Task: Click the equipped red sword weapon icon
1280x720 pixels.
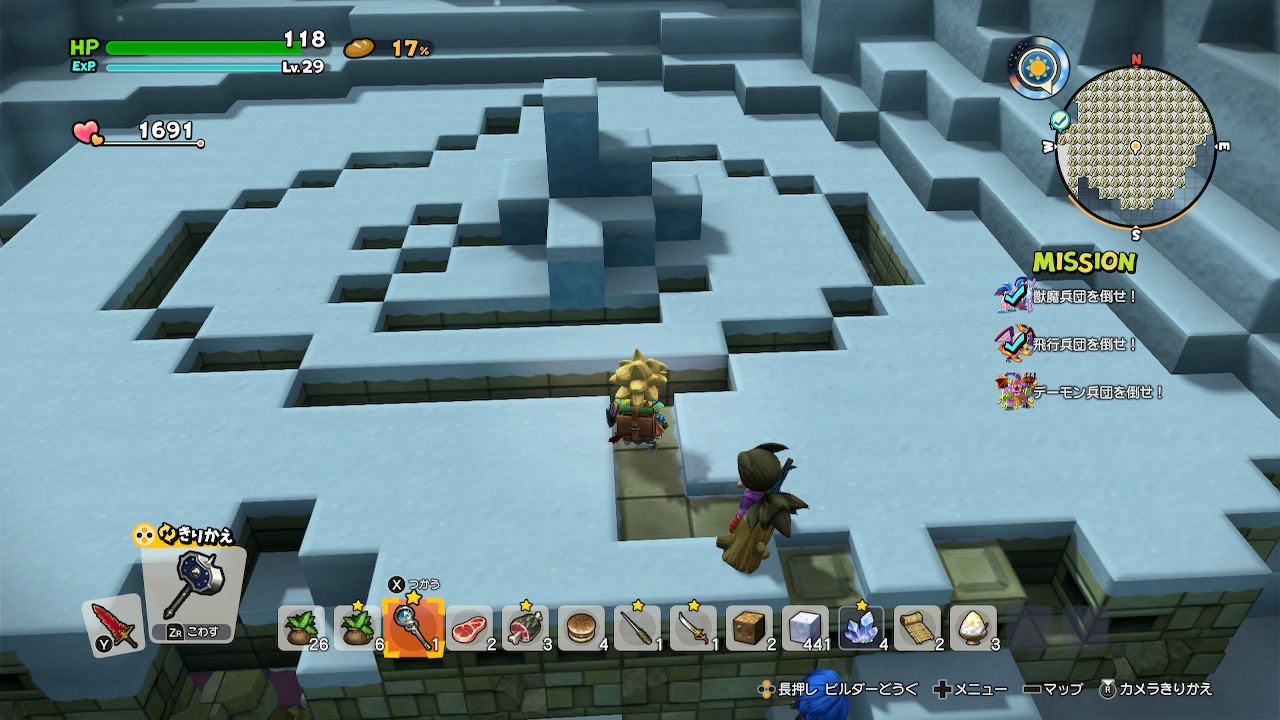Action: pos(112,625)
